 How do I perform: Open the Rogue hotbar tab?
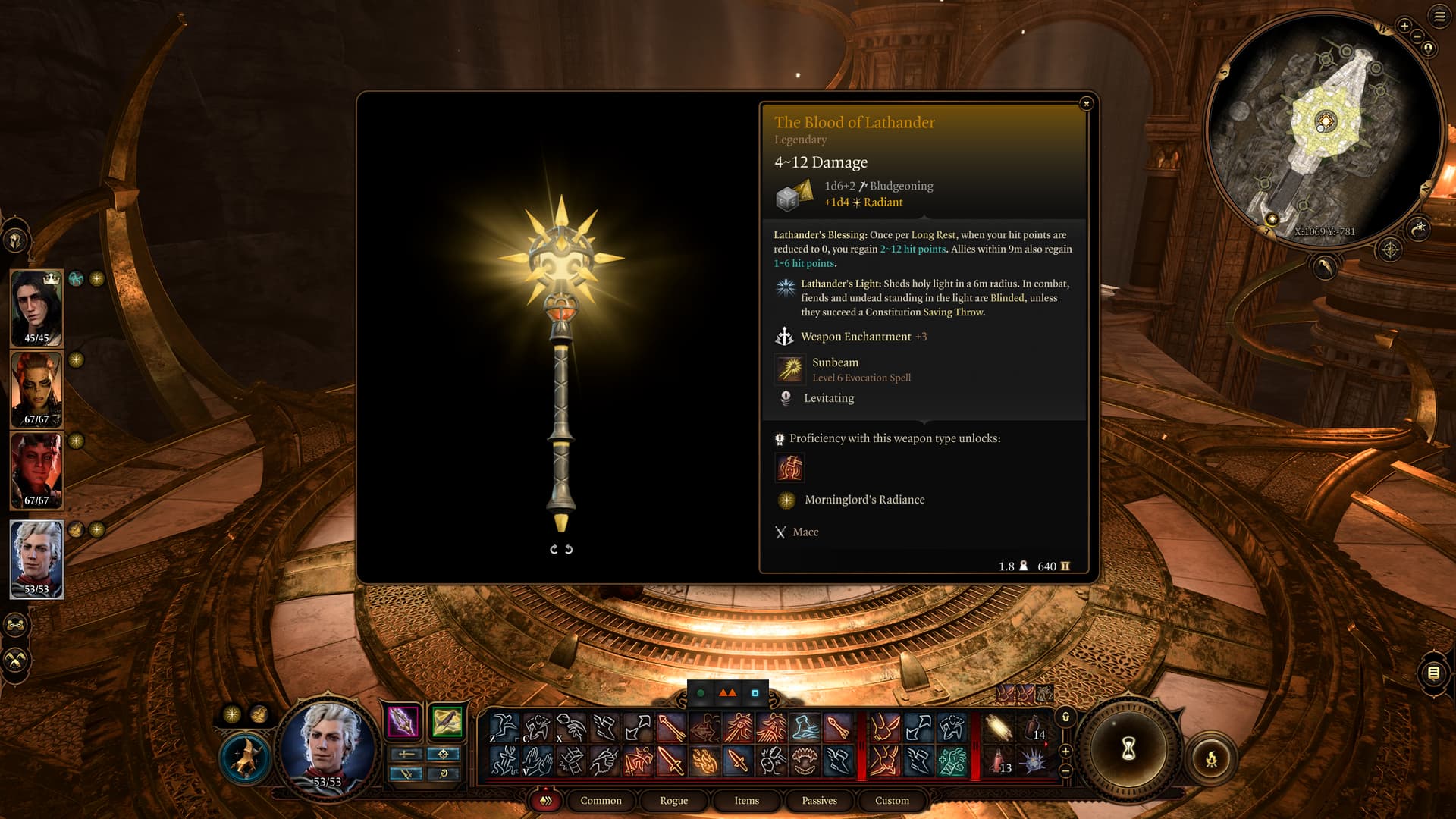673,801
